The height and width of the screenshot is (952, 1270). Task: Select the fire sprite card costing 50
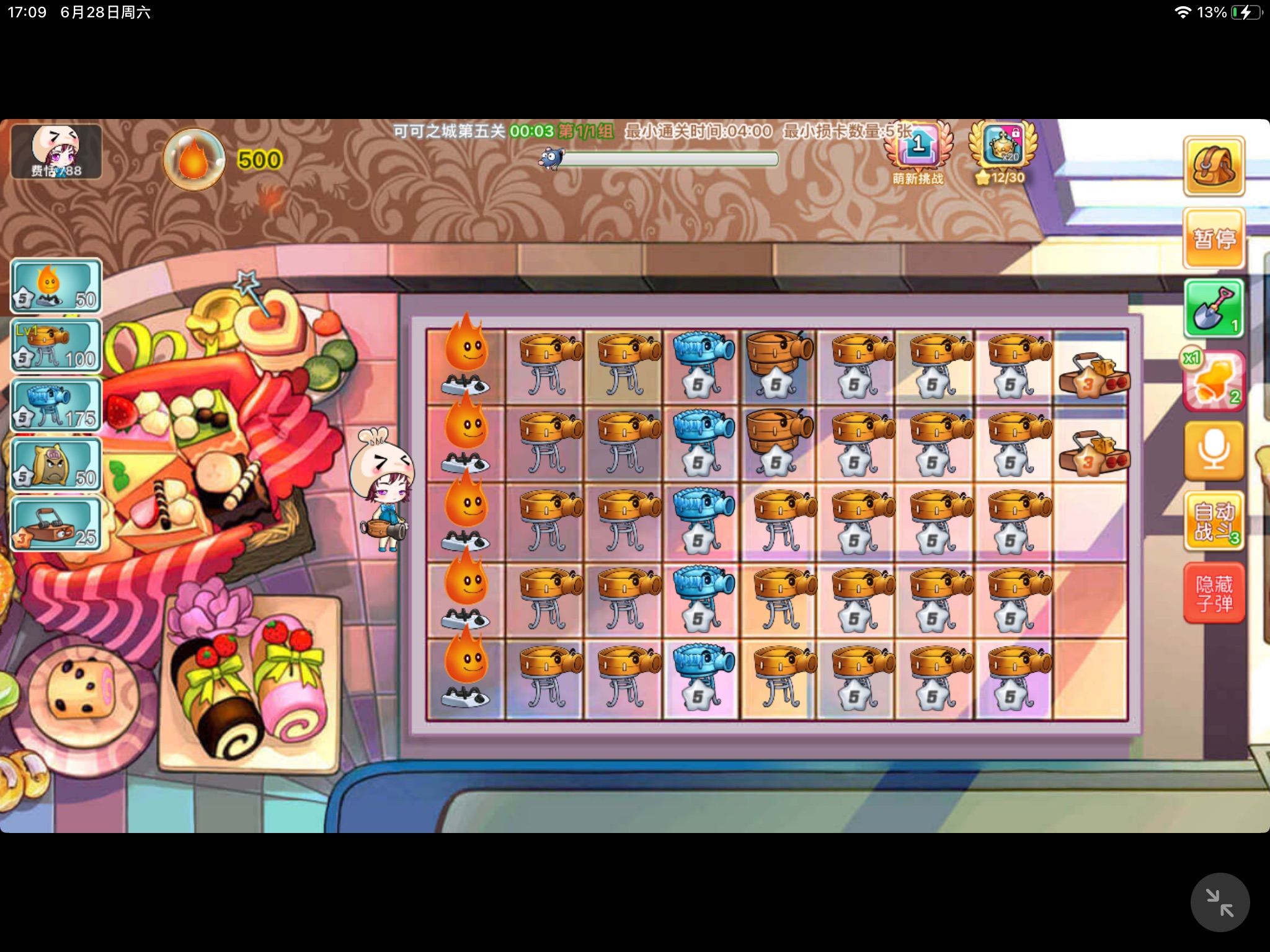(56, 286)
